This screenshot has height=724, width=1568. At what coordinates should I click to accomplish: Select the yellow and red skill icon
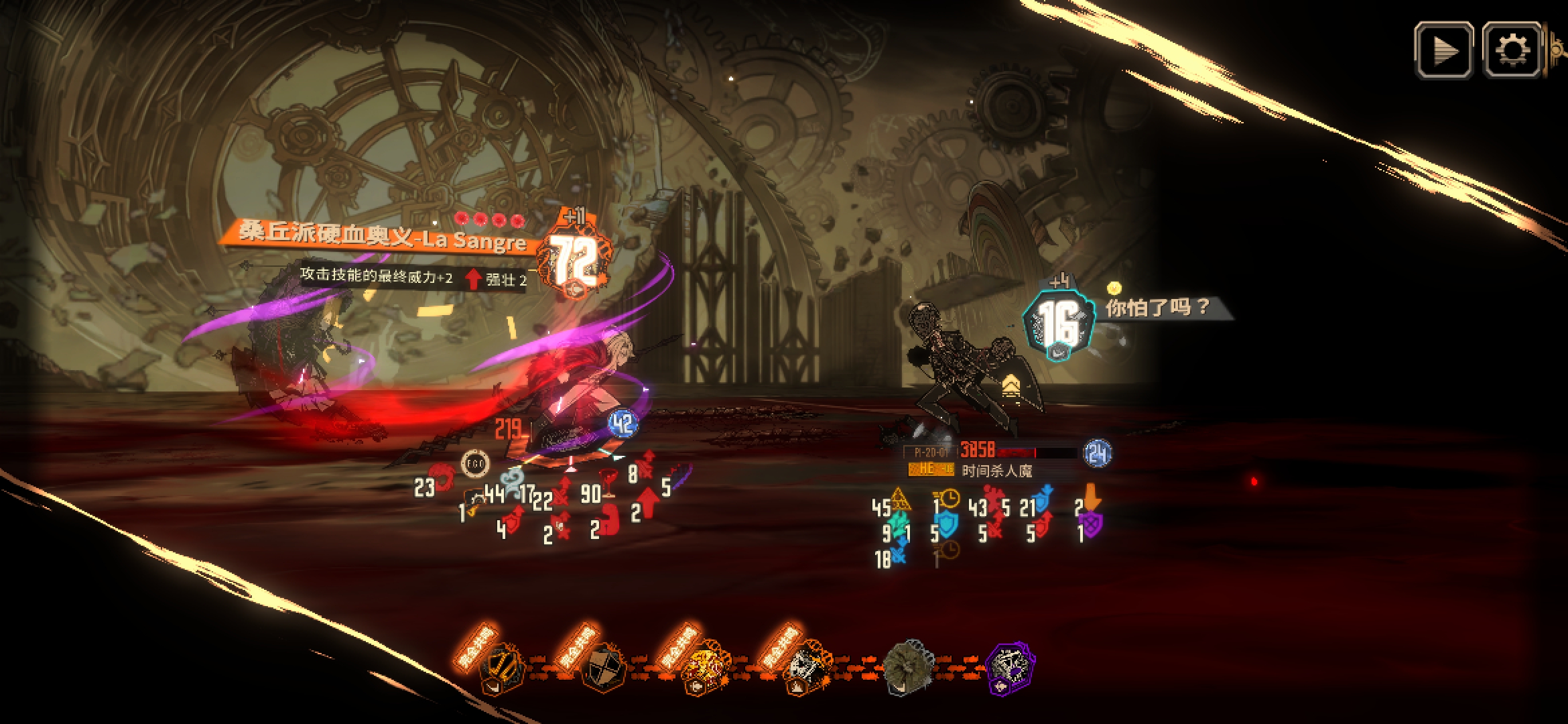pyautogui.click(x=703, y=666)
